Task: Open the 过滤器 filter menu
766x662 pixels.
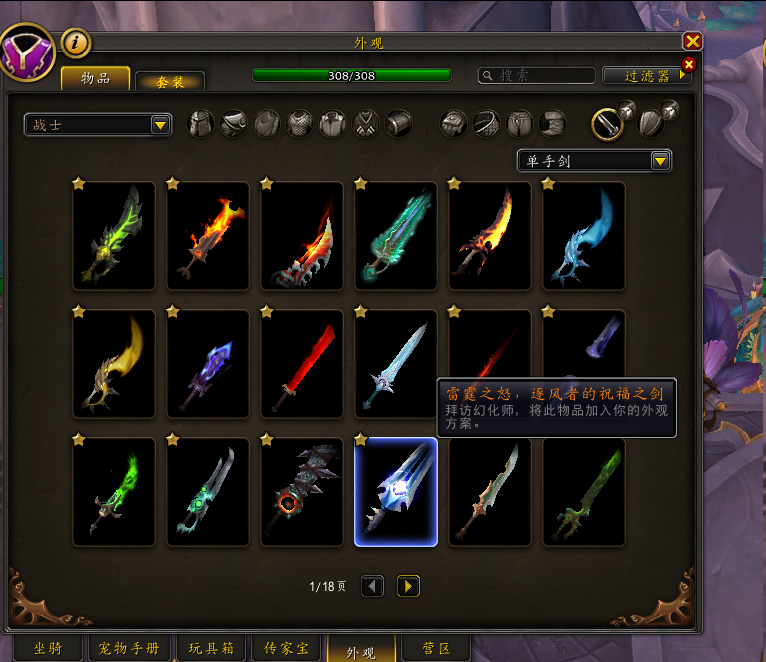Action: [647, 75]
